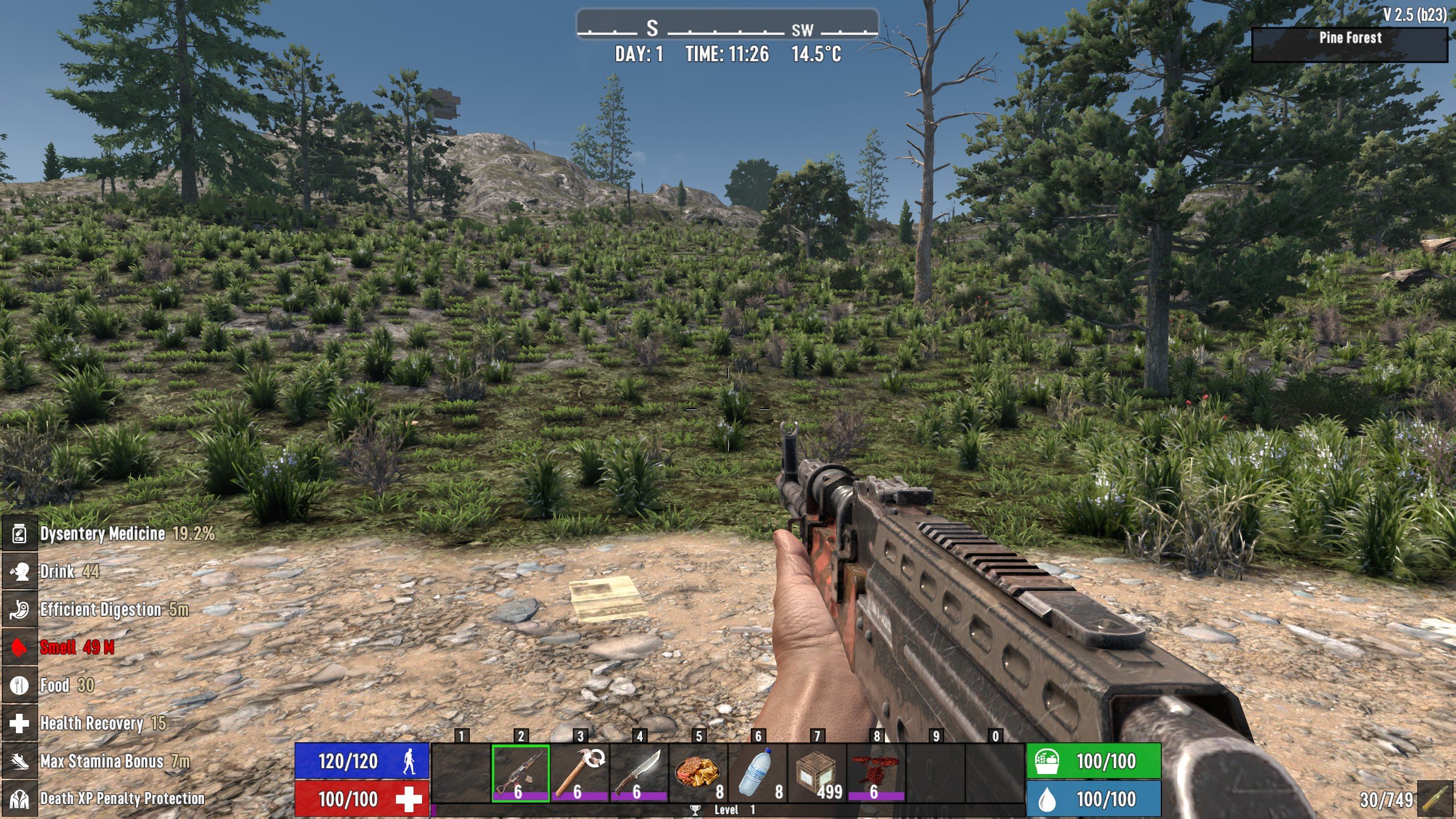The height and width of the screenshot is (819, 1456).
Task: Click the Dysentery Medicine buff icon
Action: pyautogui.click(x=19, y=534)
